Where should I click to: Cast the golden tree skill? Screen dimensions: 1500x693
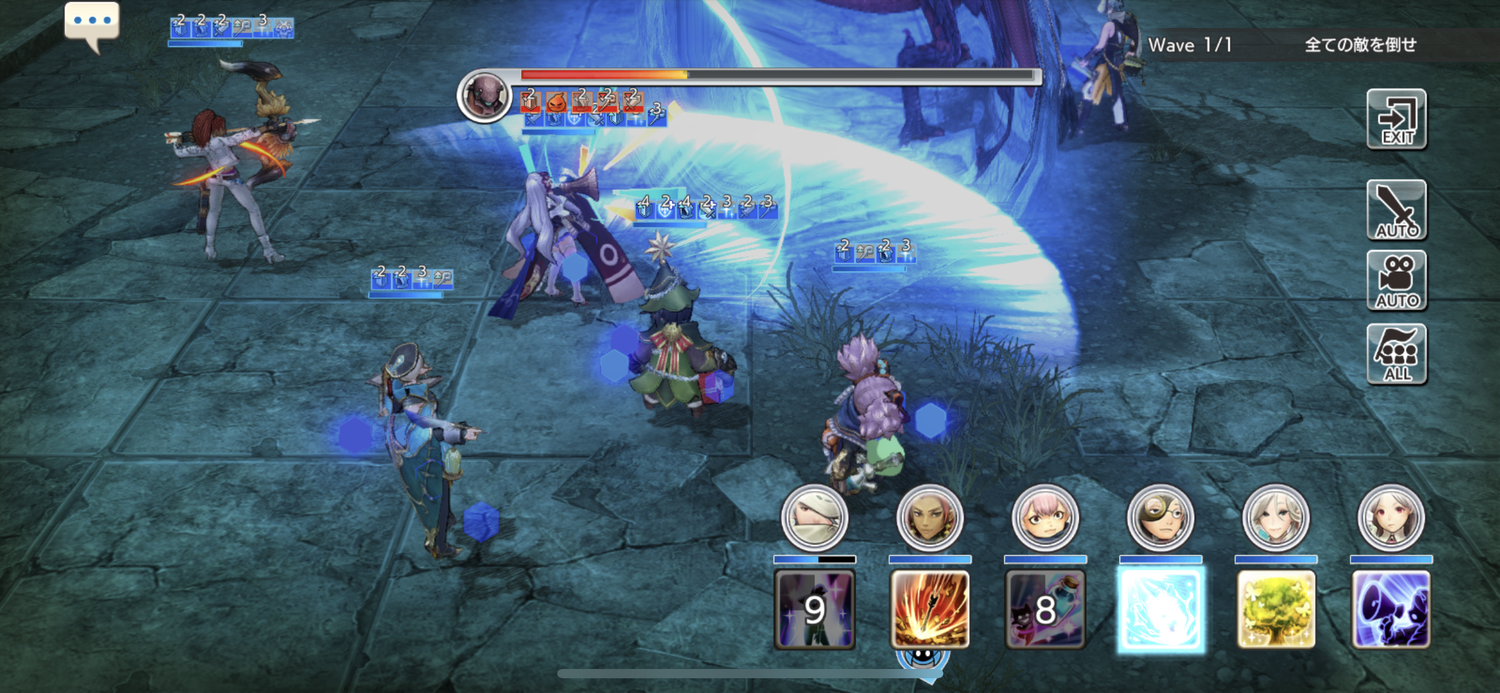(x=1276, y=609)
